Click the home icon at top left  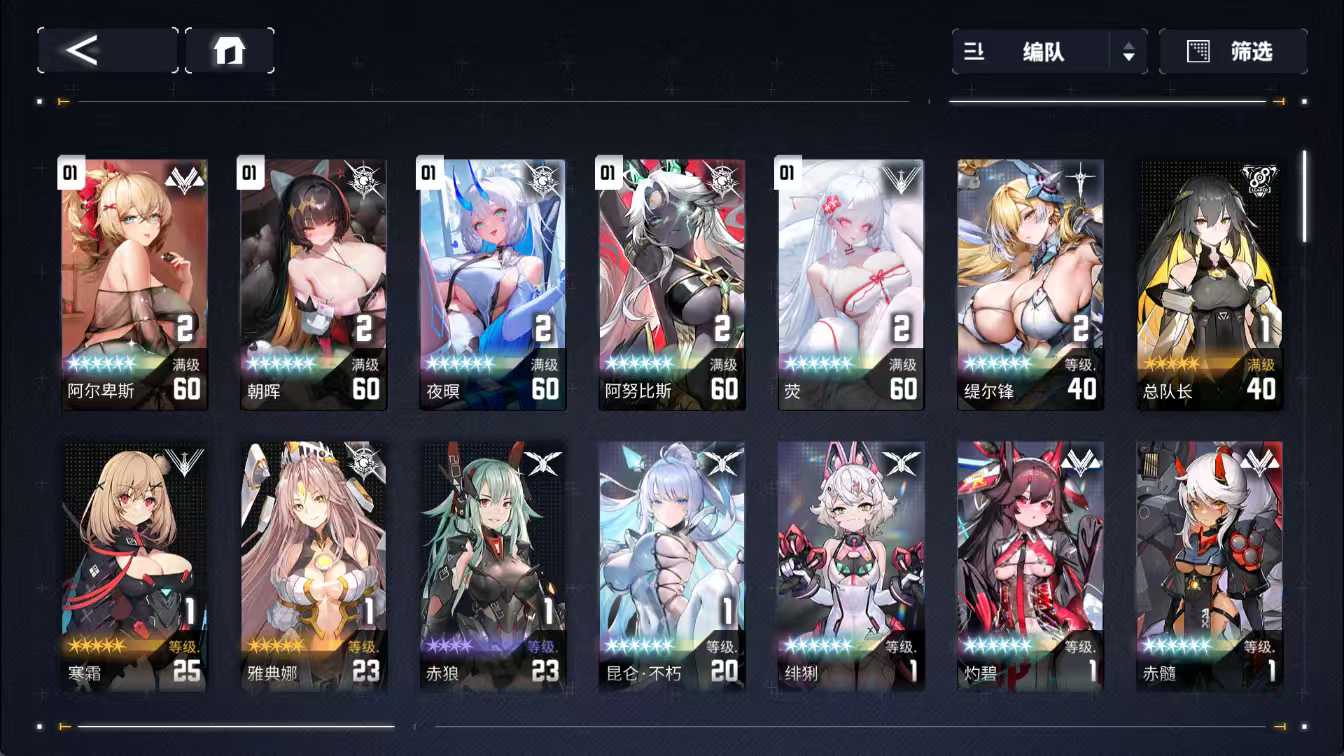231,50
